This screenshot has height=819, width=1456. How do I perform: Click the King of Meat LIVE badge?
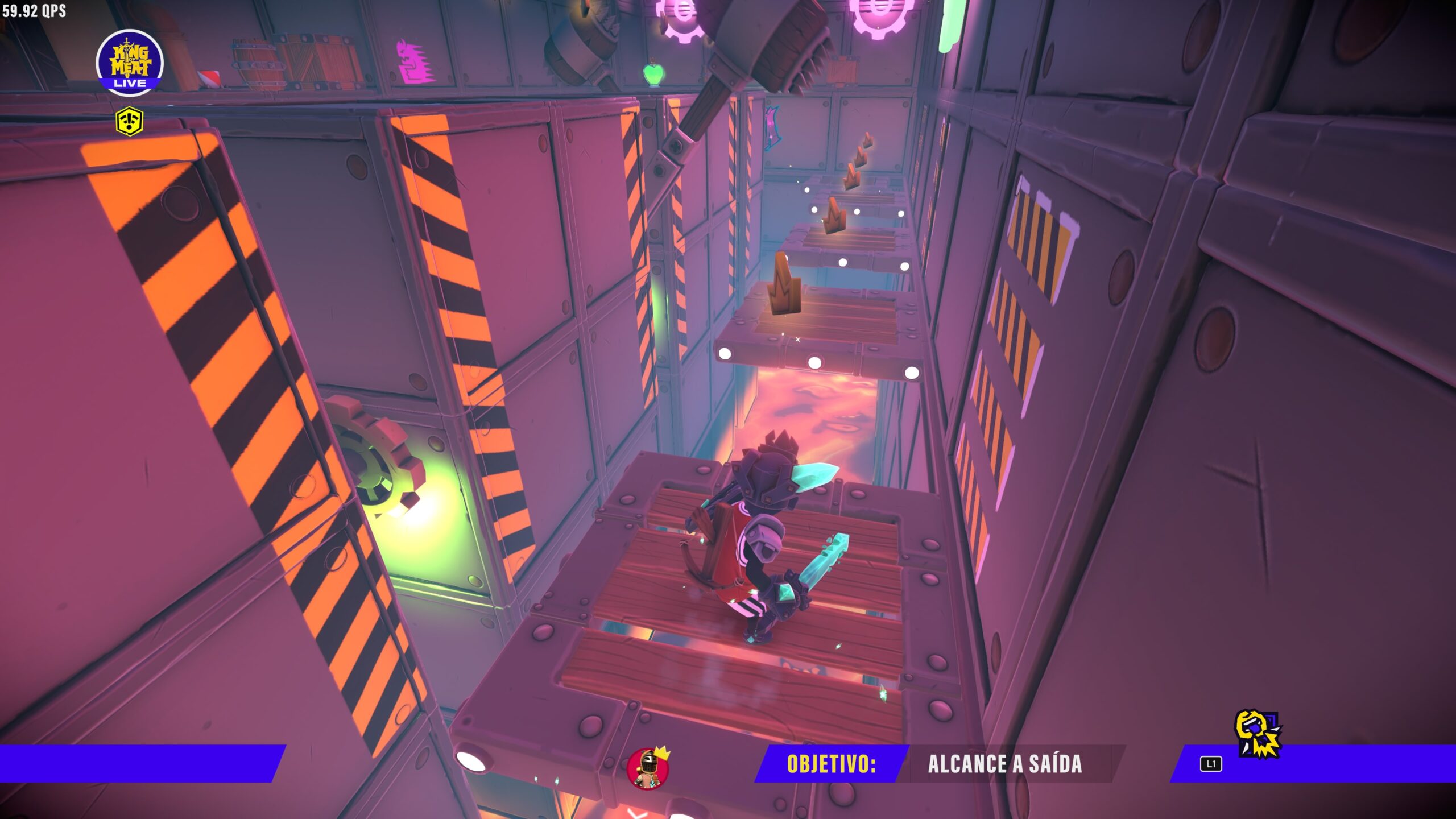click(130, 63)
